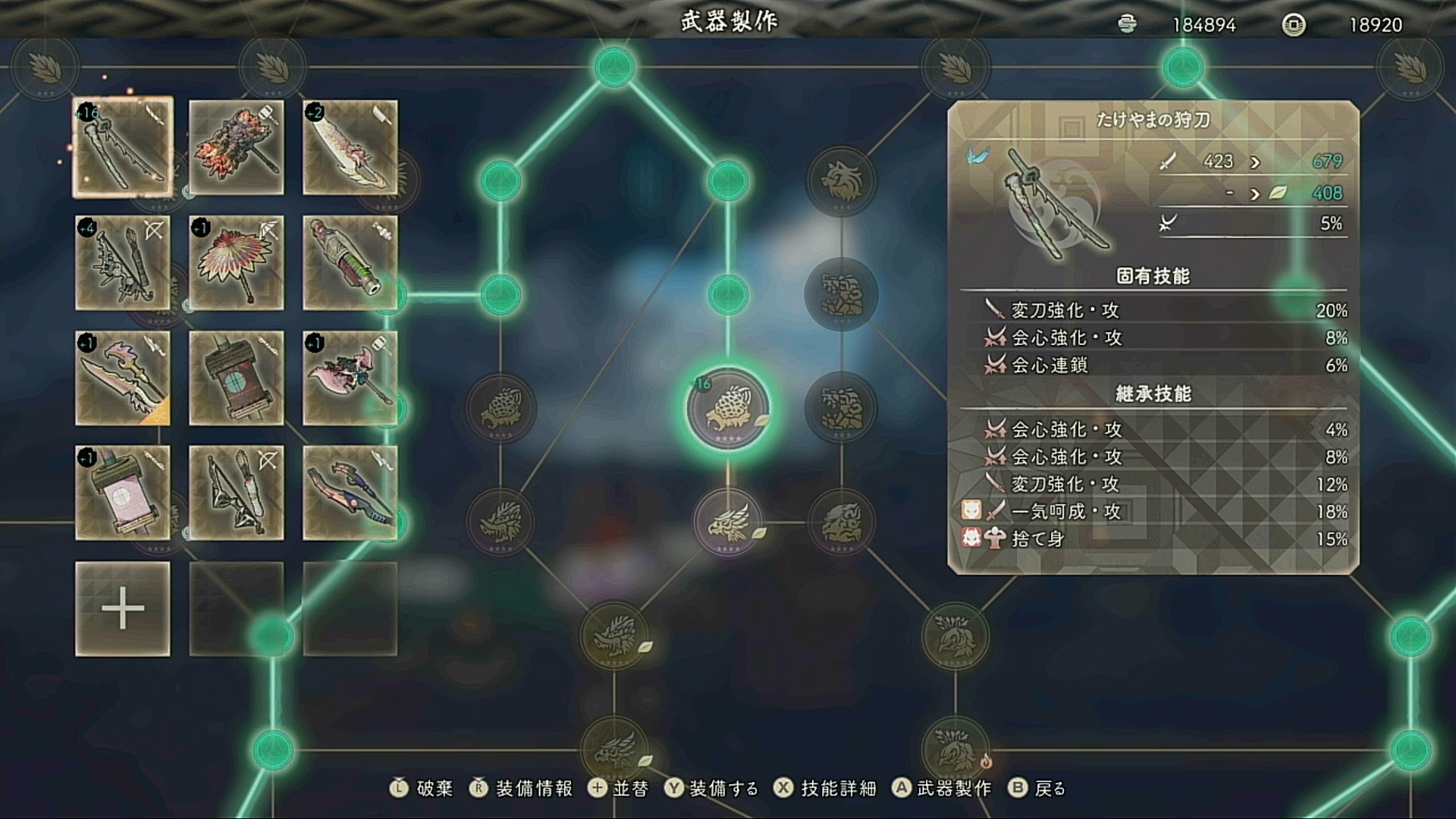Viewport: 1456px width, 819px height.
Task: Choose the green-barreled hand cannon slot
Action: point(350,263)
